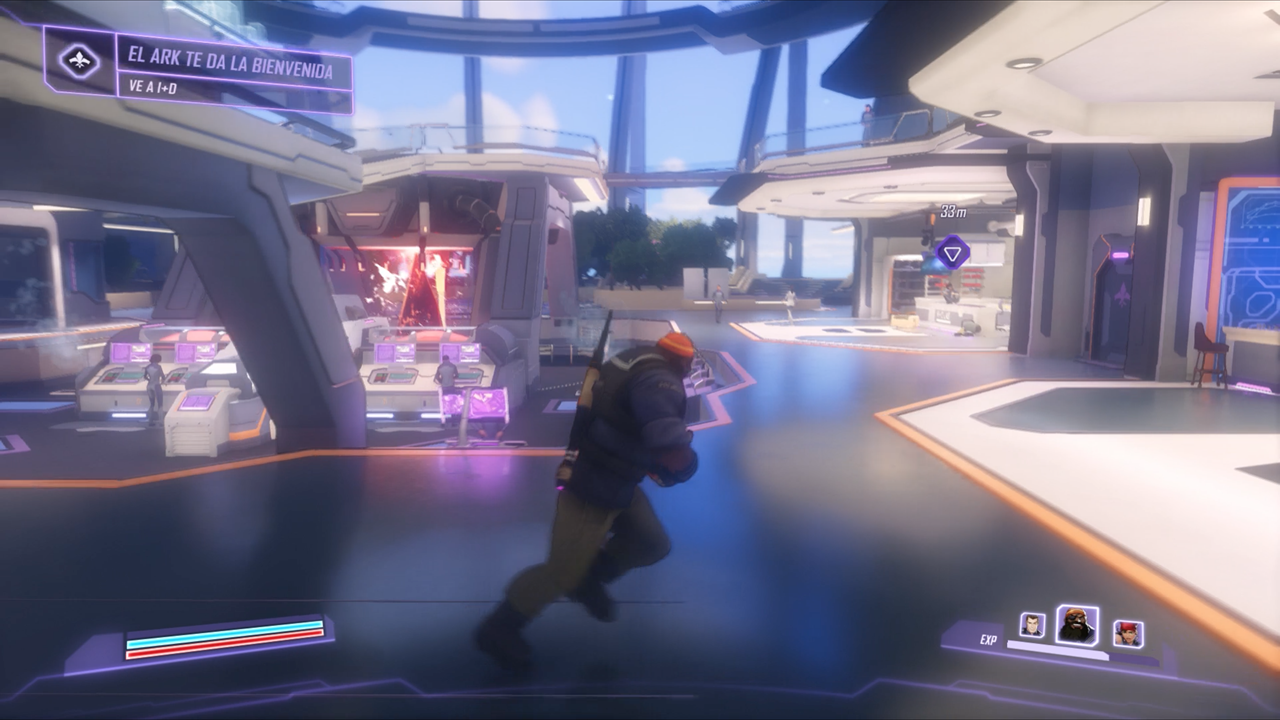The height and width of the screenshot is (720, 1280).
Task: Select the 33m purple waypoint marker
Action: (x=953, y=252)
